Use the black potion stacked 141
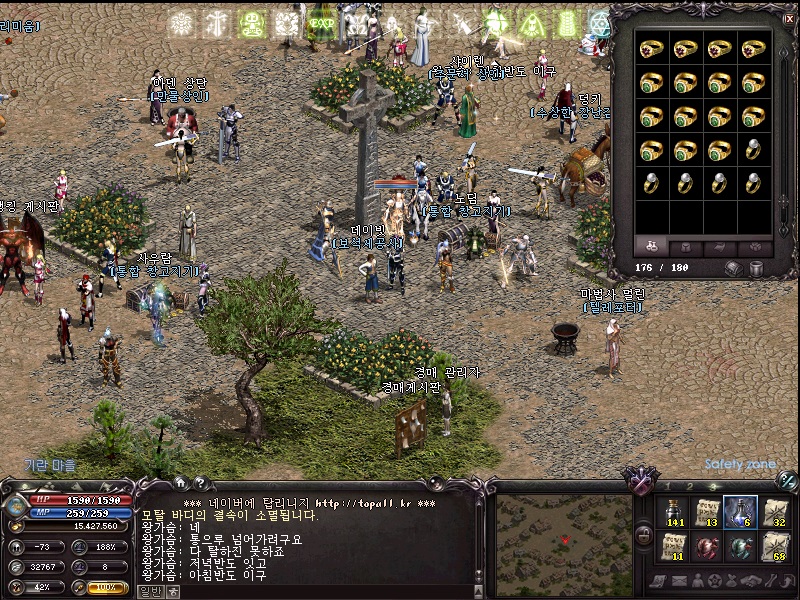This screenshot has height=600, width=800. 673,512
